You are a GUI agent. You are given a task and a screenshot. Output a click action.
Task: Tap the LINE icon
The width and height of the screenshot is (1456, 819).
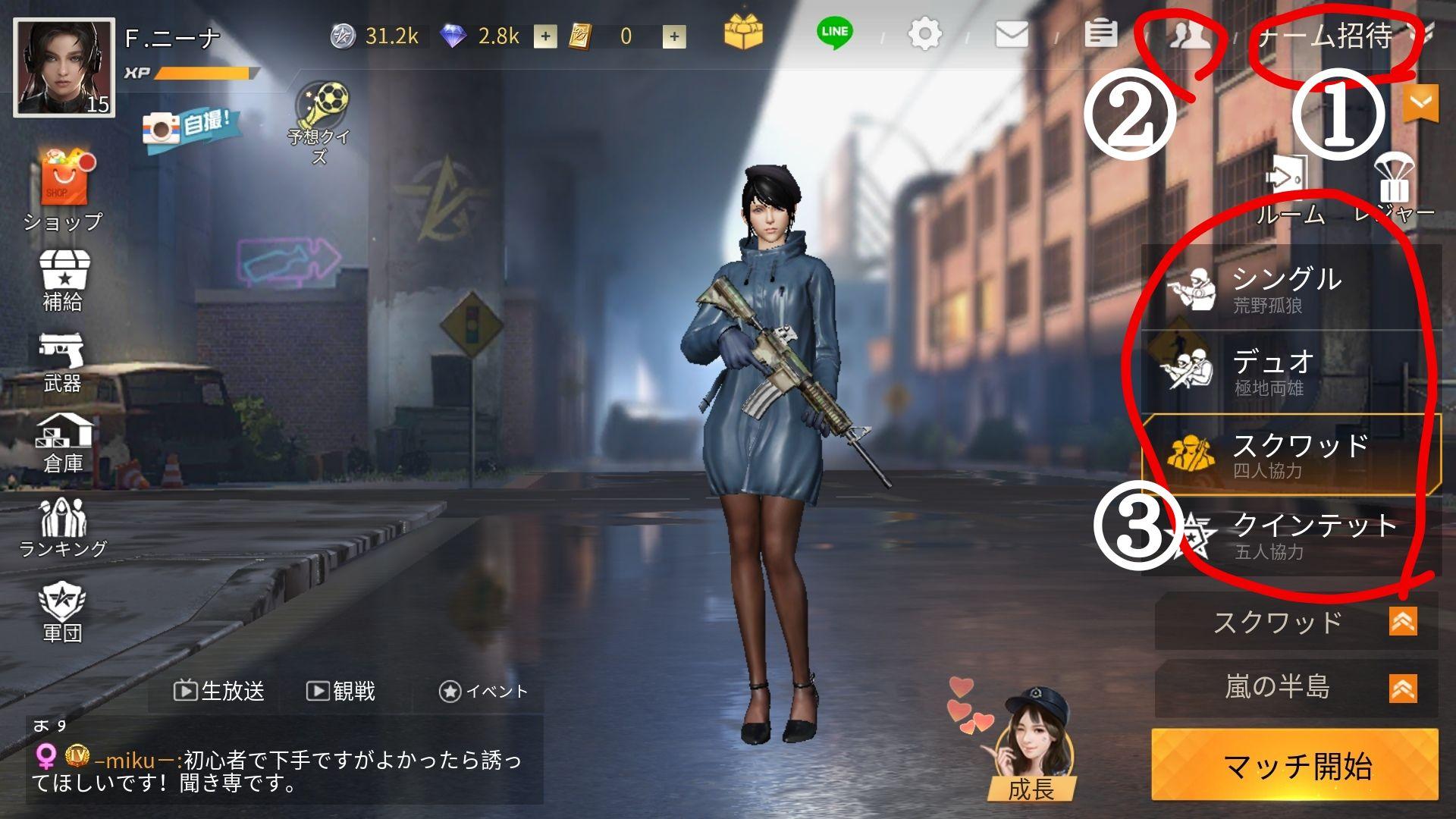click(x=834, y=33)
